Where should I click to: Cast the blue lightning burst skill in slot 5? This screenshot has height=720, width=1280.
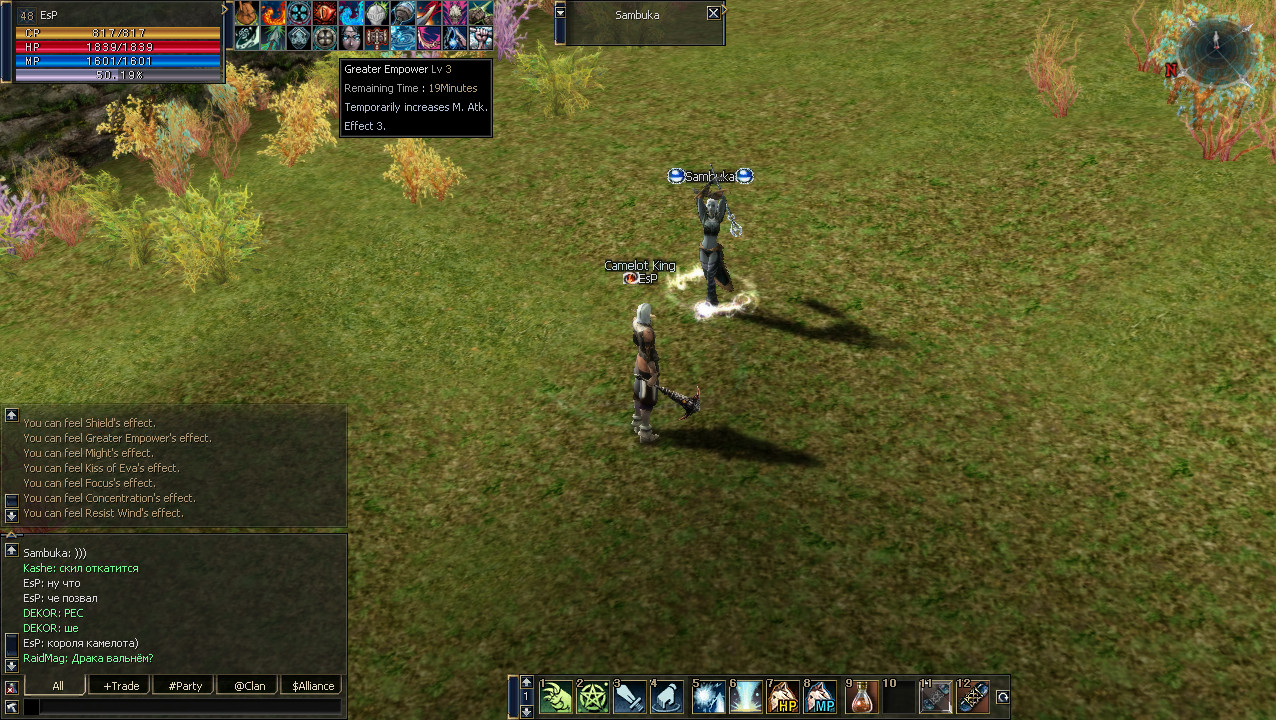(709, 697)
